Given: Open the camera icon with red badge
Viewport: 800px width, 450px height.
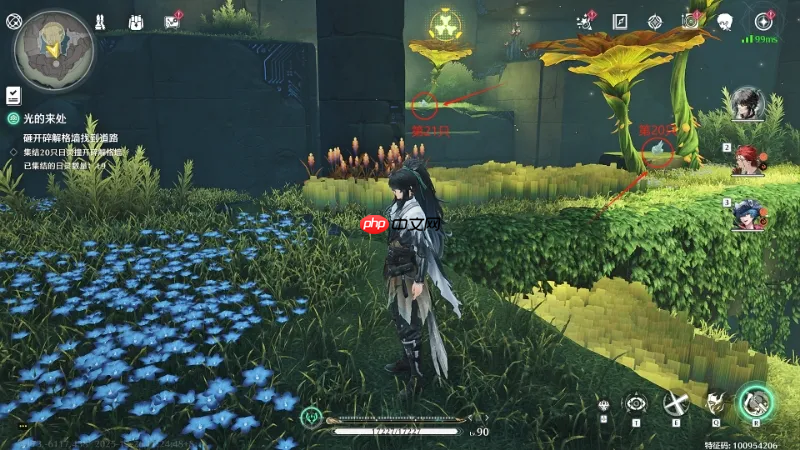Looking at the screenshot, I should pyautogui.click(x=690, y=21).
